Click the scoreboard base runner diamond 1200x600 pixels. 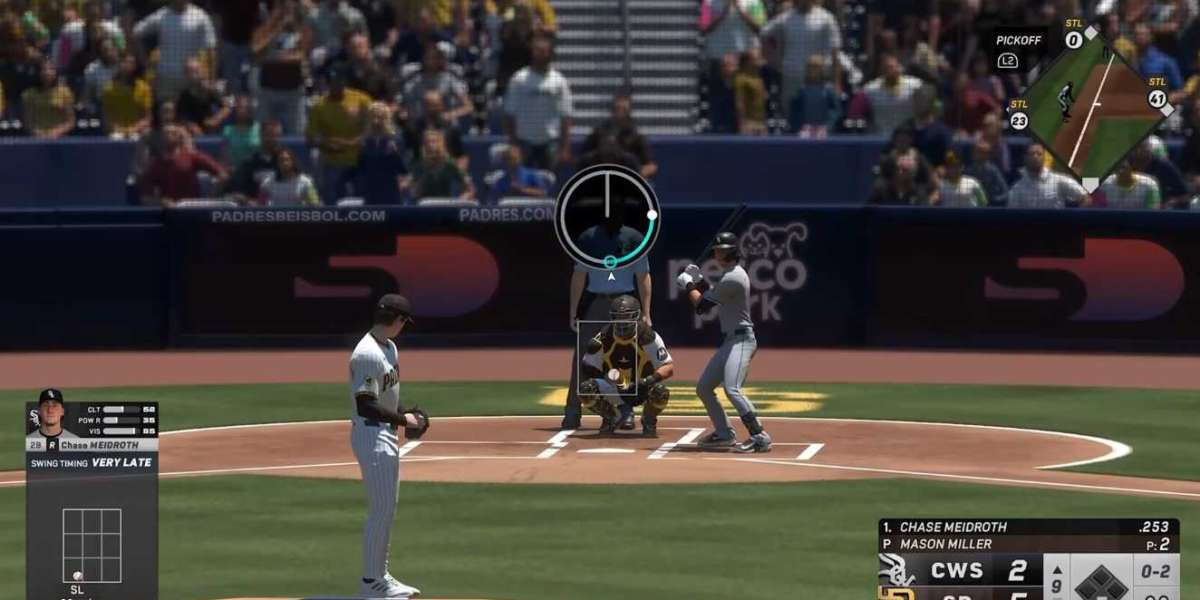coord(1101,580)
